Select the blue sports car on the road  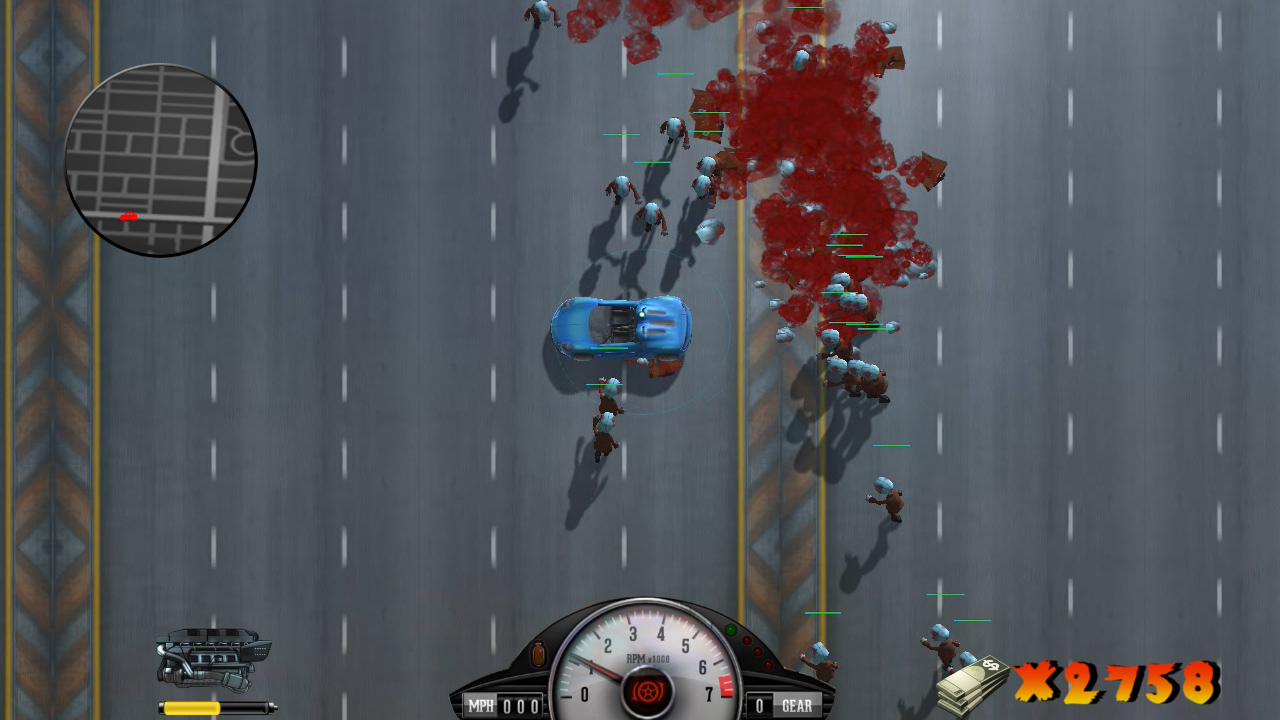point(620,330)
